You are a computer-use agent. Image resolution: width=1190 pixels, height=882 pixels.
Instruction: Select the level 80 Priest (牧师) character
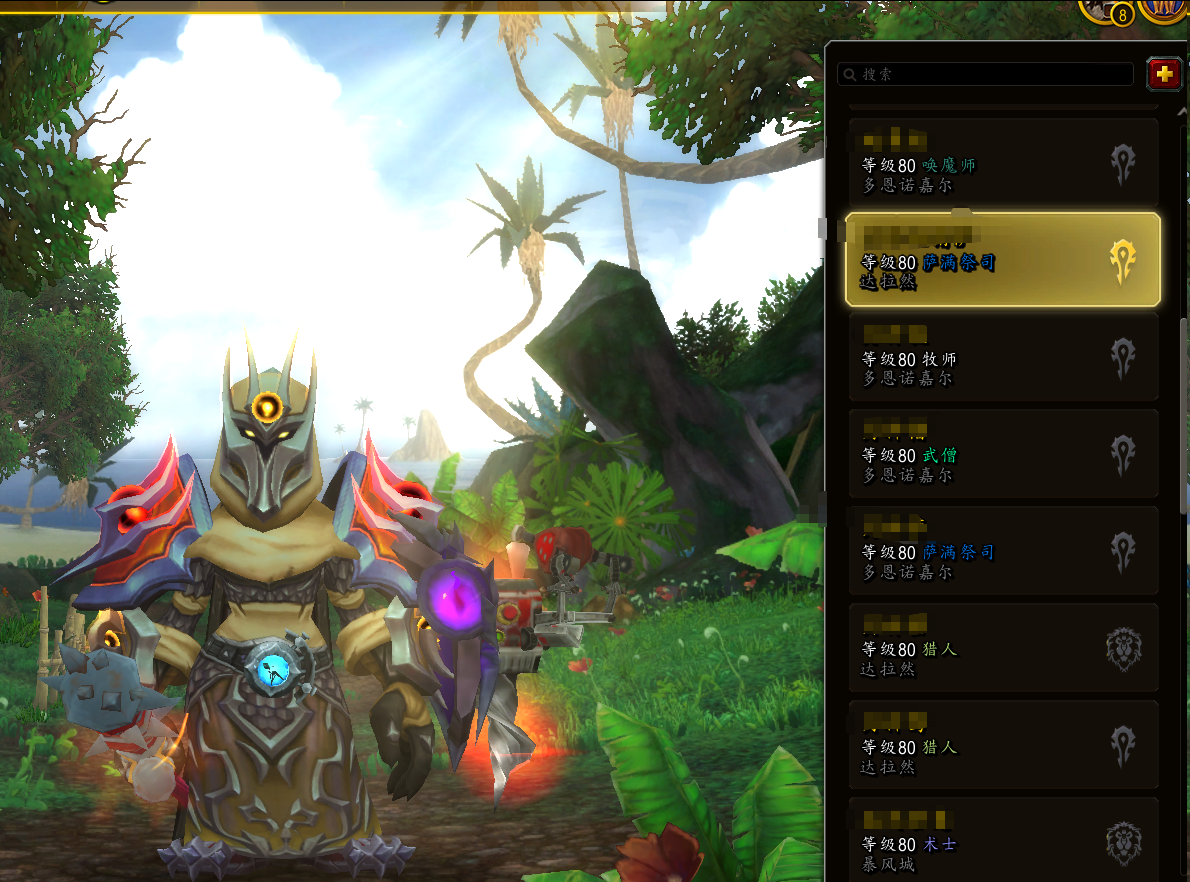click(x=1002, y=357)
